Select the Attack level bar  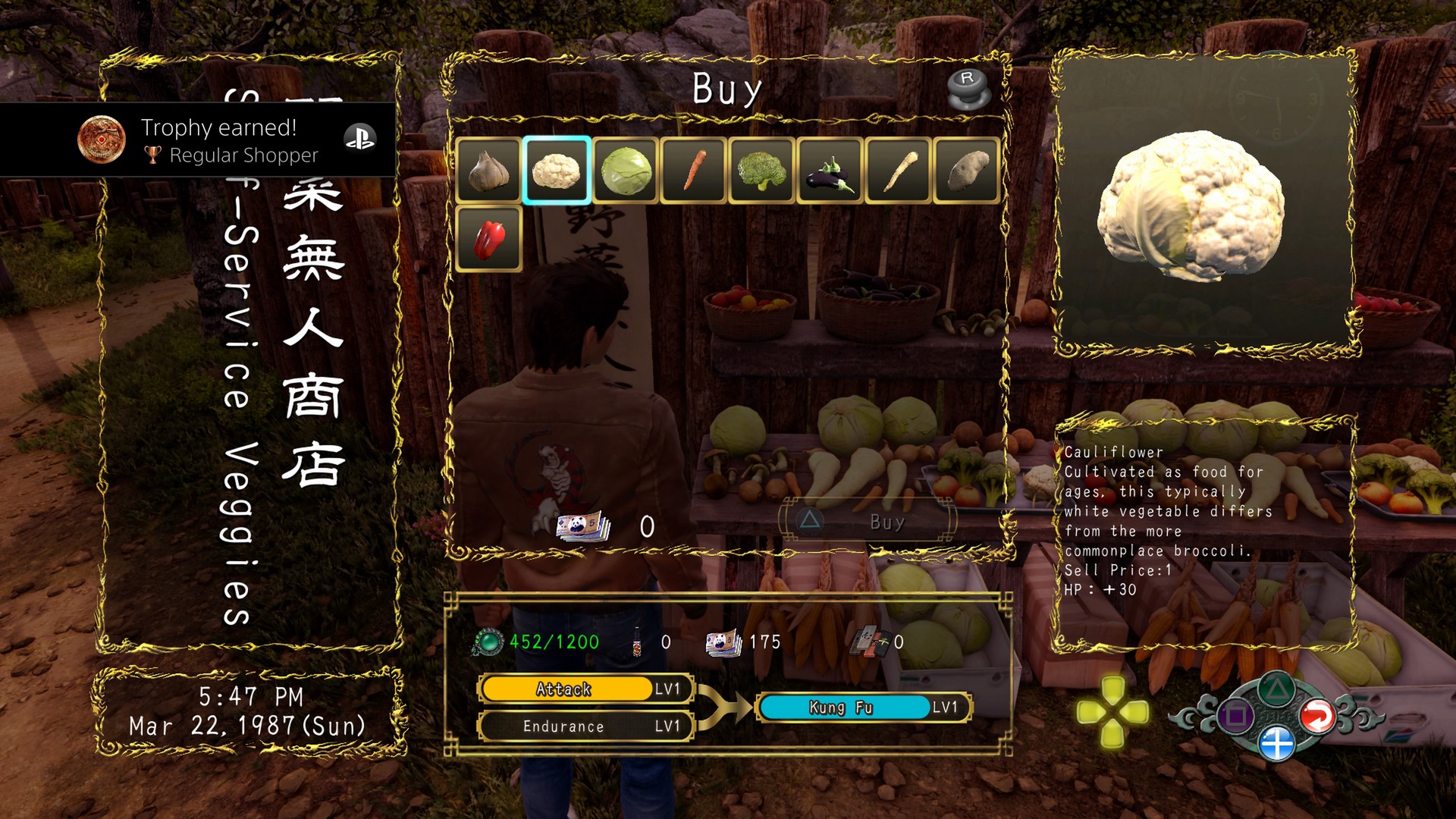coord(585,689)
